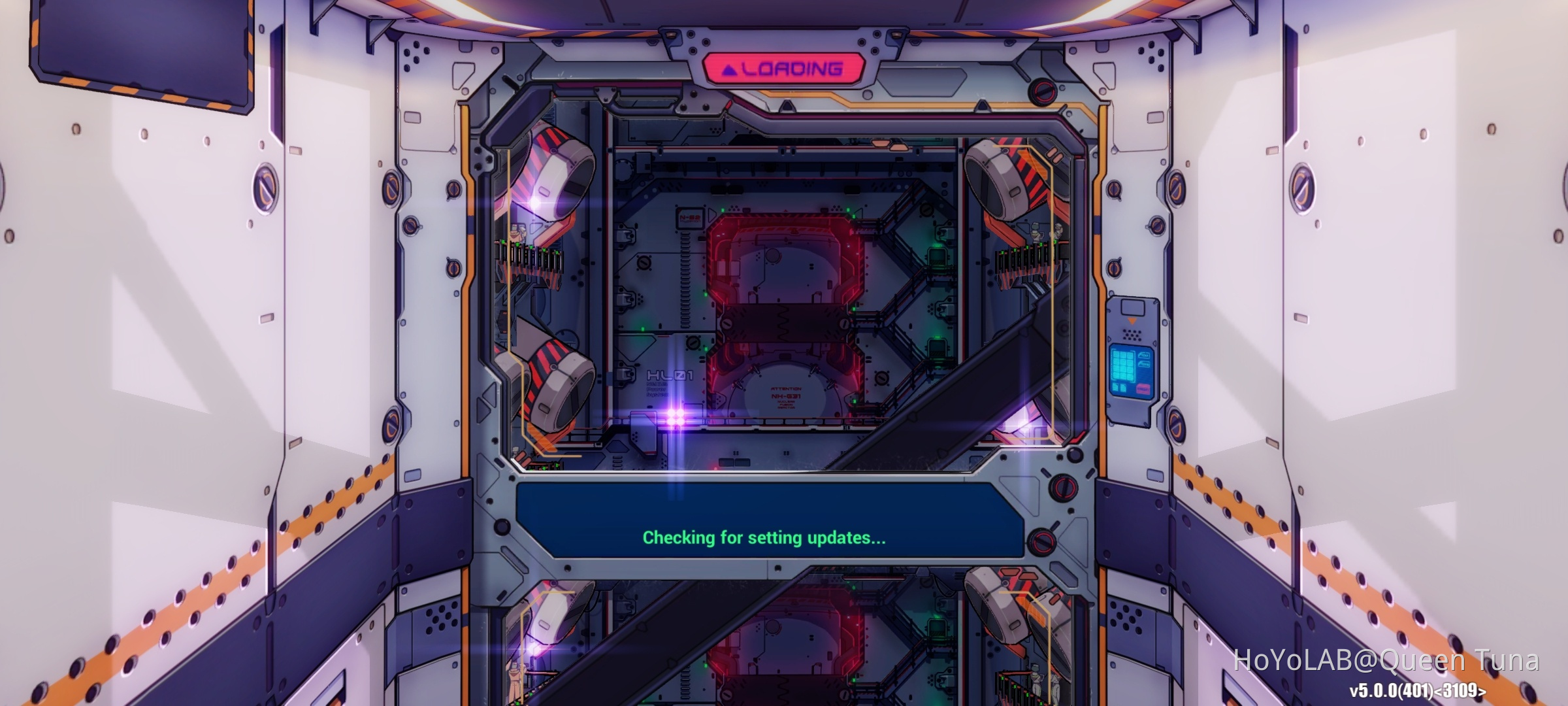The image size is (1568, 706).
Task: Click the pink button on the keypad display
Action: coord(1143,388)
